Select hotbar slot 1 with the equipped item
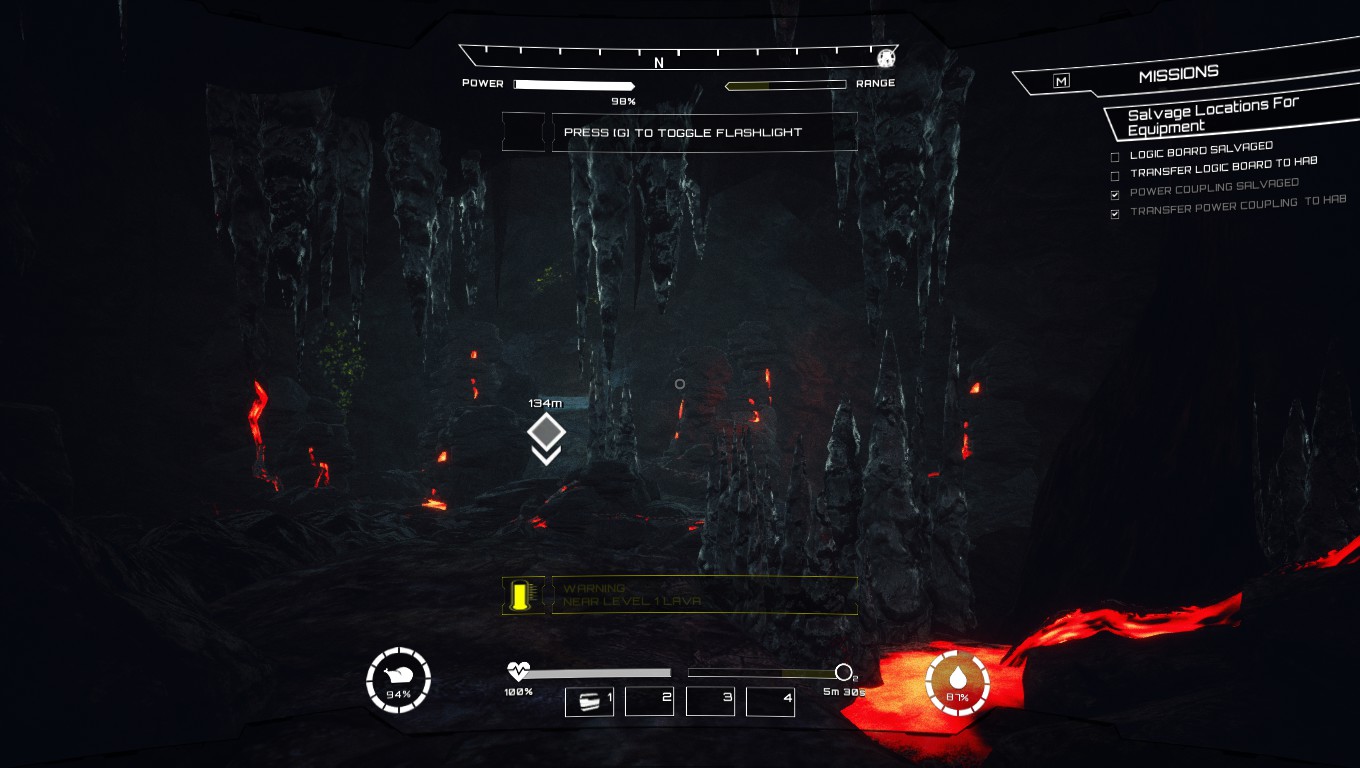The height and width of the screenshot is (768, 1360). coord(590,701)
